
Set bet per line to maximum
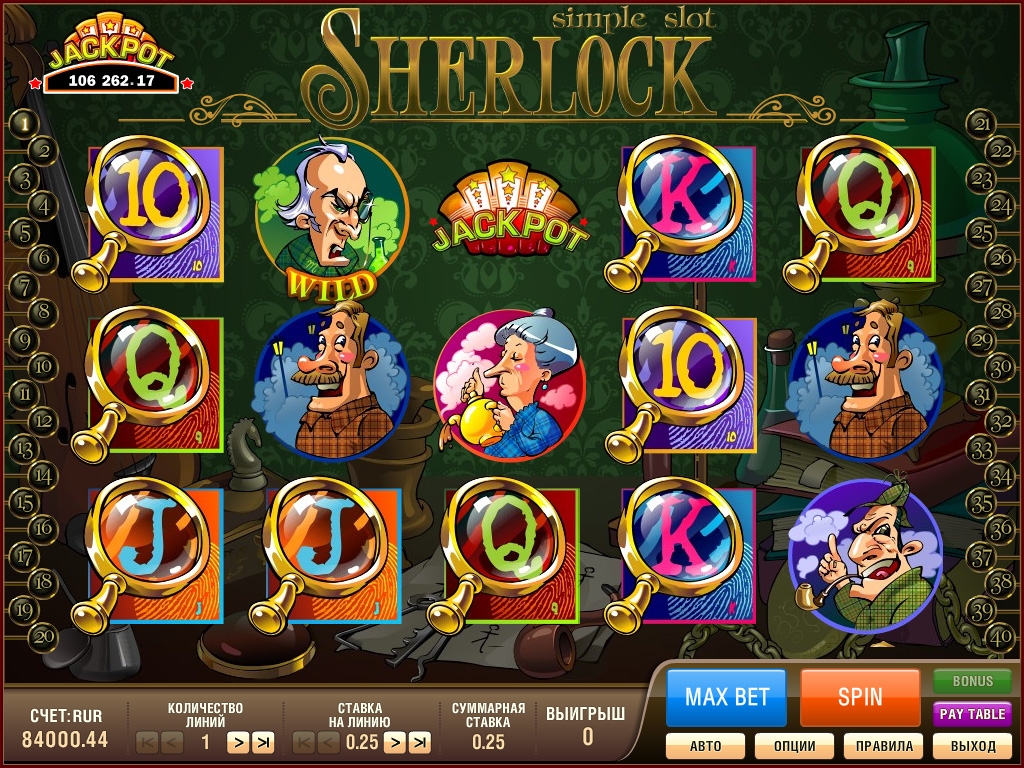point(420,742)
